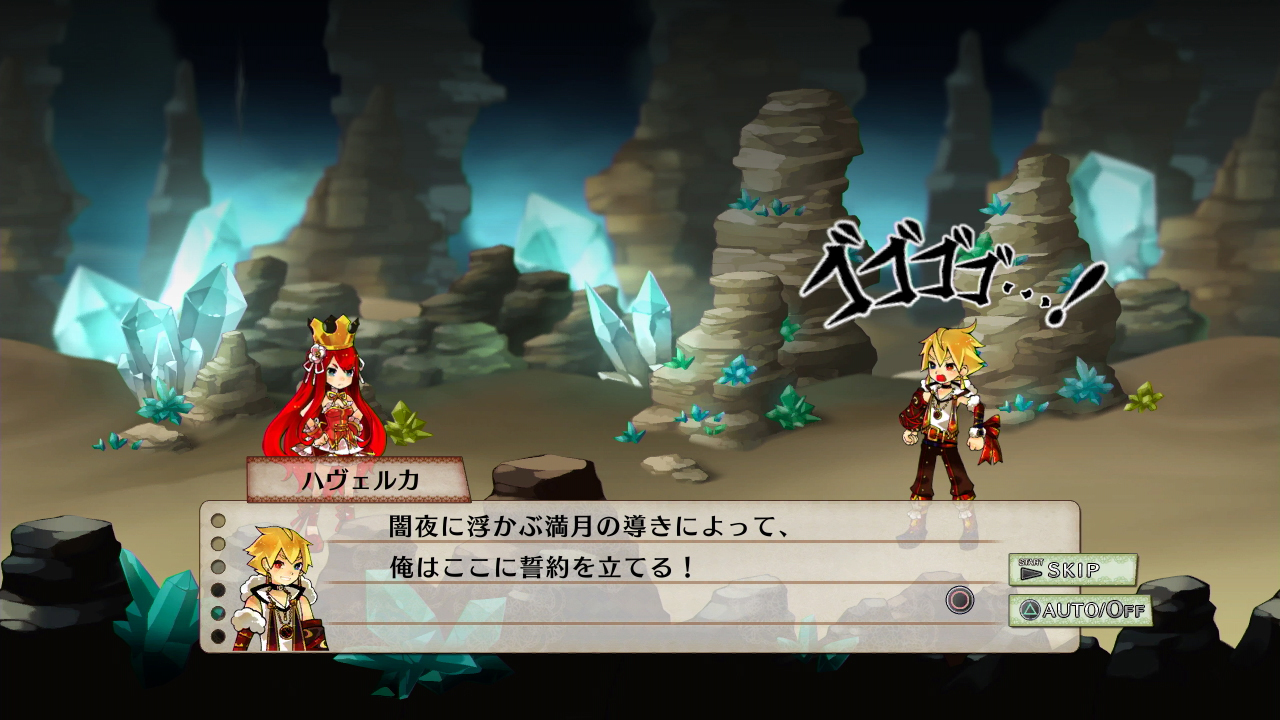Click the topmost dot on the dialogue box edge

coord(217,522)
